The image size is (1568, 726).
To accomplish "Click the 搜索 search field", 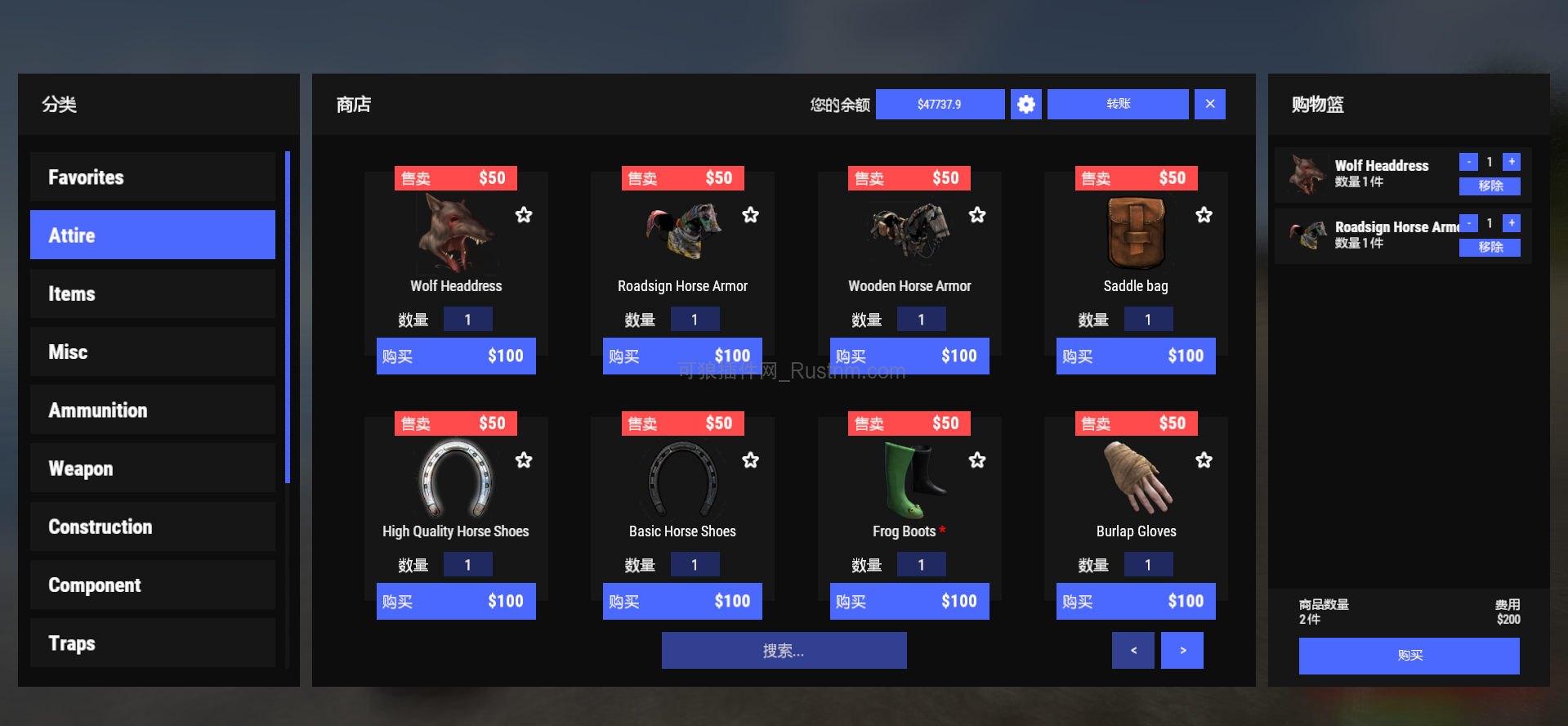I will pyautogui.click(x=783, y=650).
